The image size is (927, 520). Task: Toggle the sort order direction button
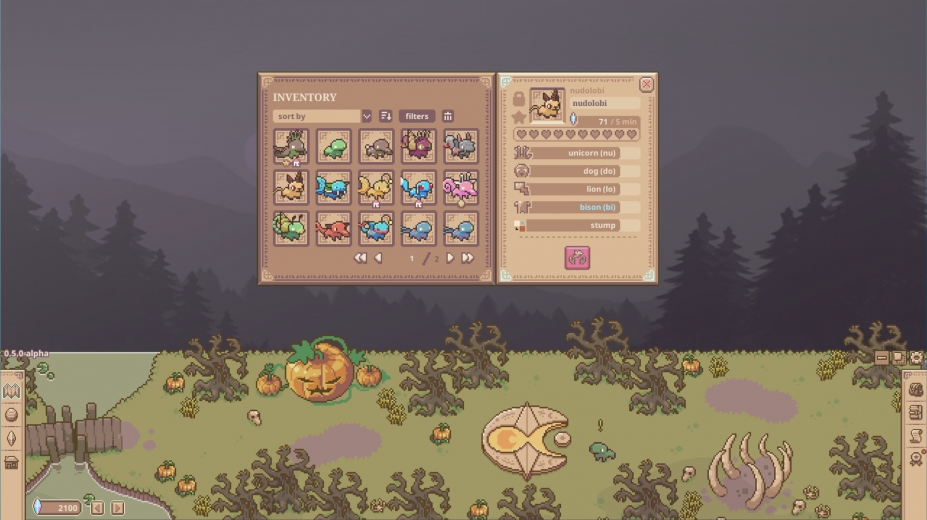(386, 116)
